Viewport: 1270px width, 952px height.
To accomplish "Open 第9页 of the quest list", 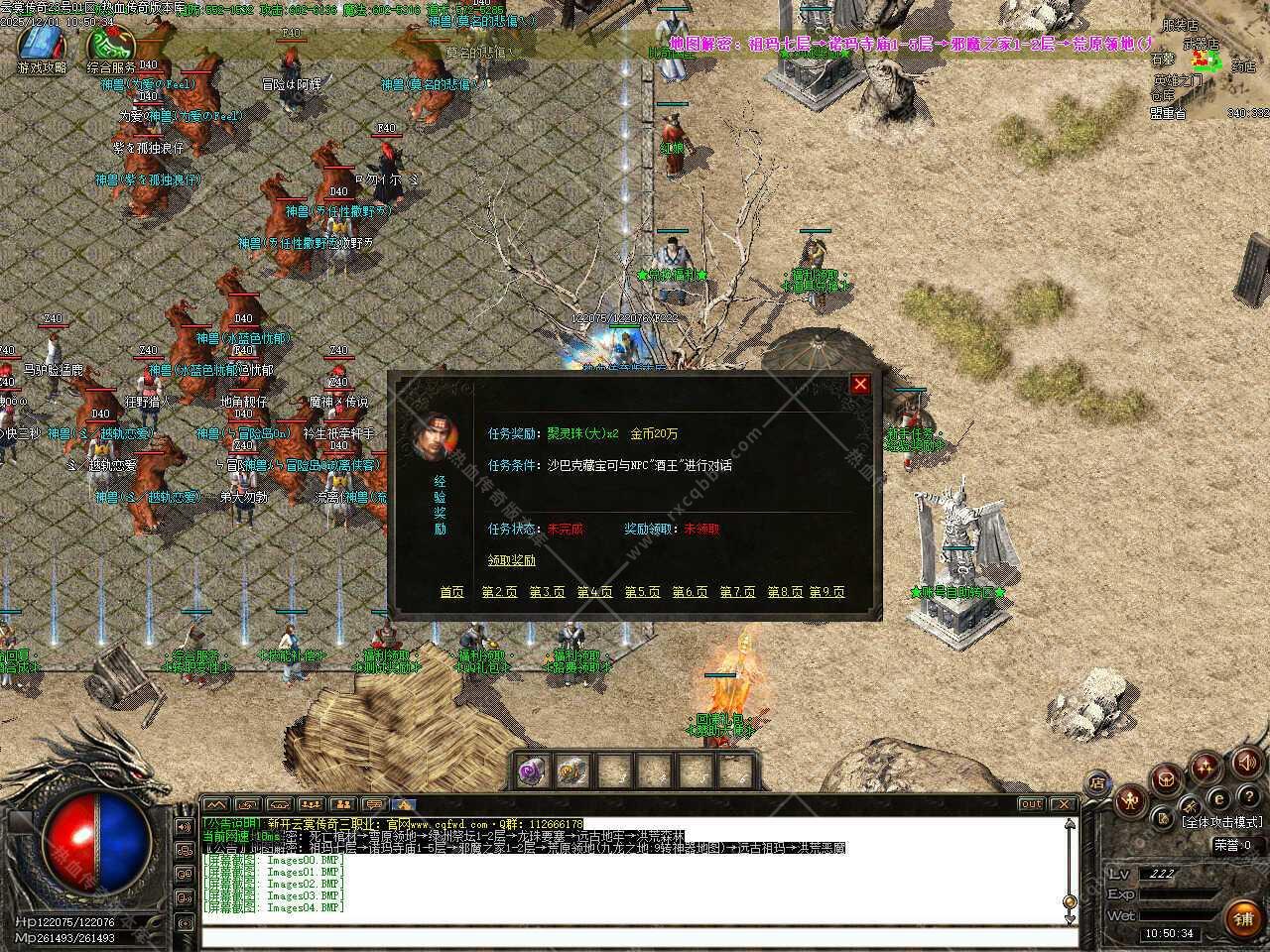I will [x=826, y=592].
